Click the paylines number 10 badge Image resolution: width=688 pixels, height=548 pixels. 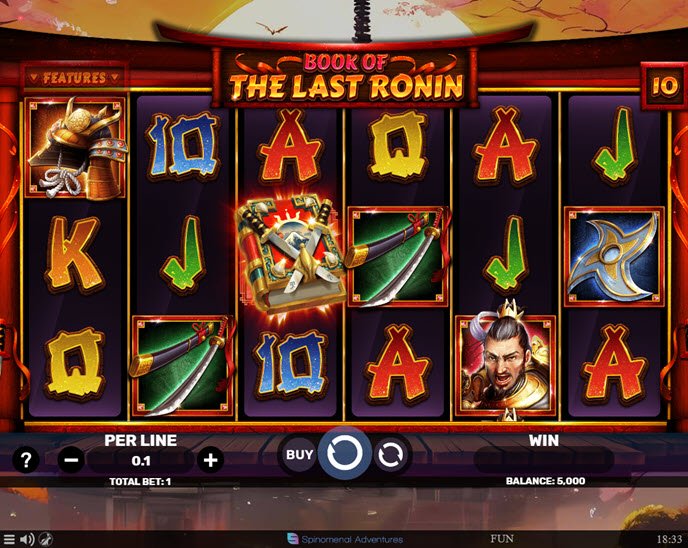[x=664, y=85]
